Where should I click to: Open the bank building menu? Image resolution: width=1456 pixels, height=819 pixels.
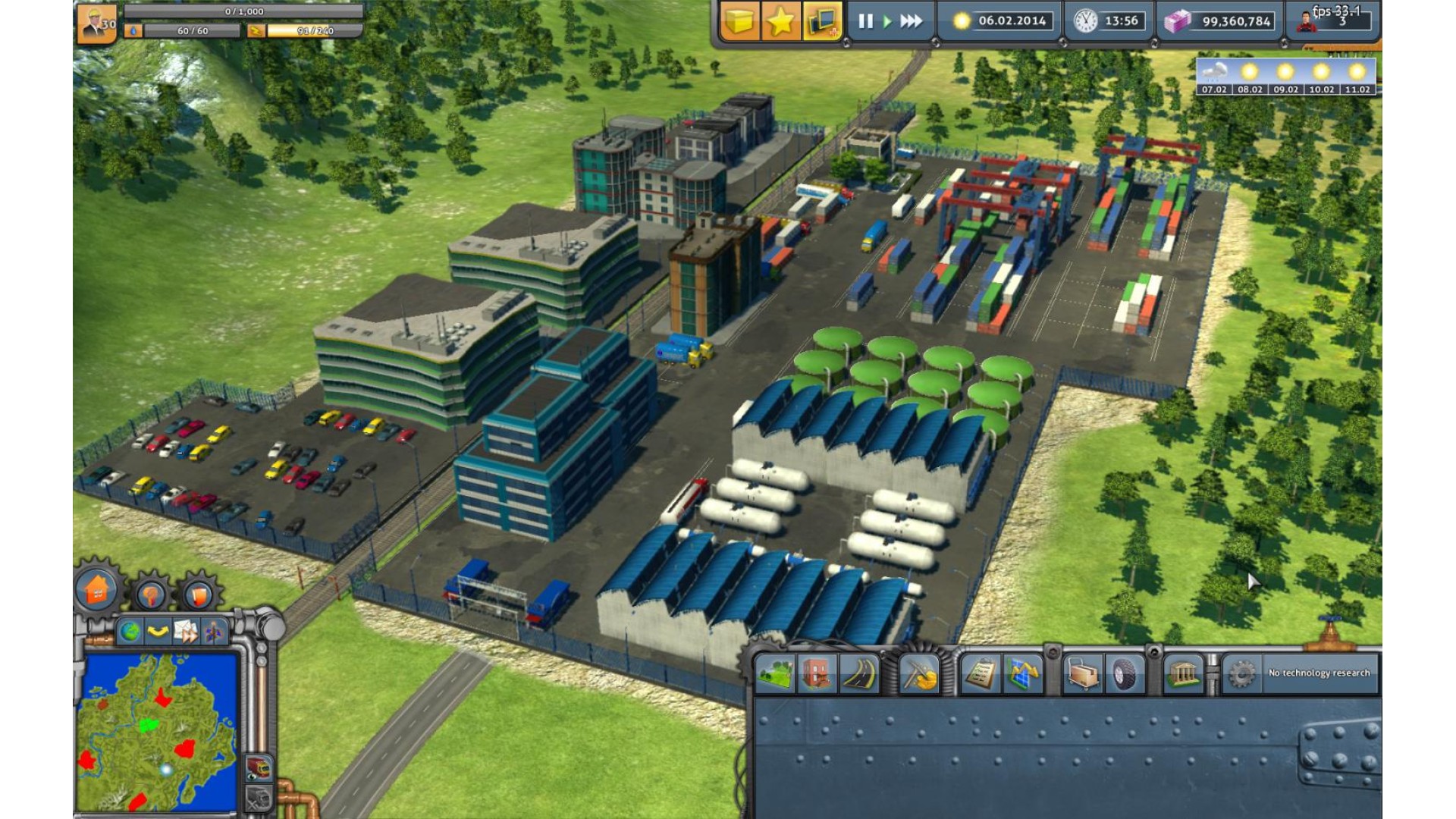(x=1185, y=673)
